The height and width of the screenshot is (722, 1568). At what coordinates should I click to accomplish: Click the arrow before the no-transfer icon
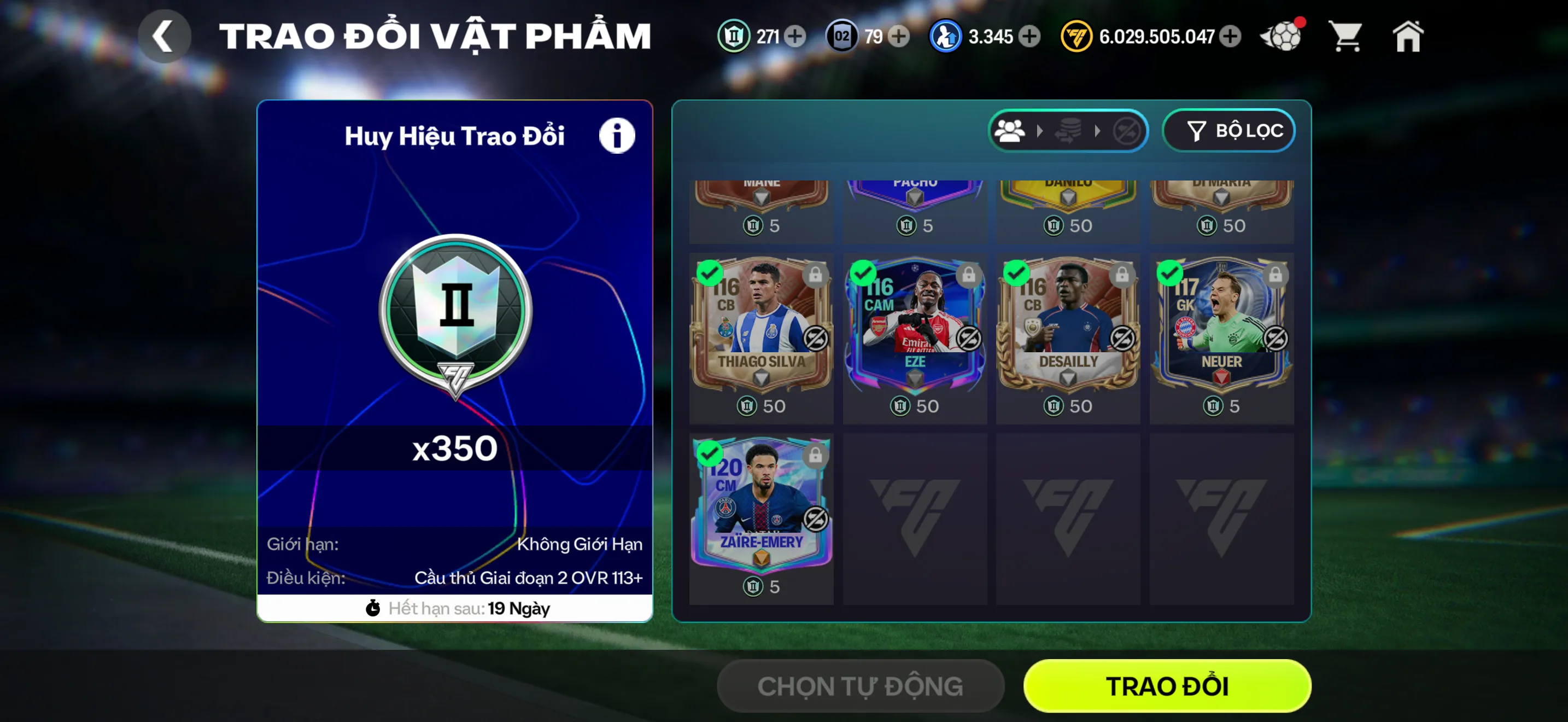pyautogui.click(x=1099, y=130)
